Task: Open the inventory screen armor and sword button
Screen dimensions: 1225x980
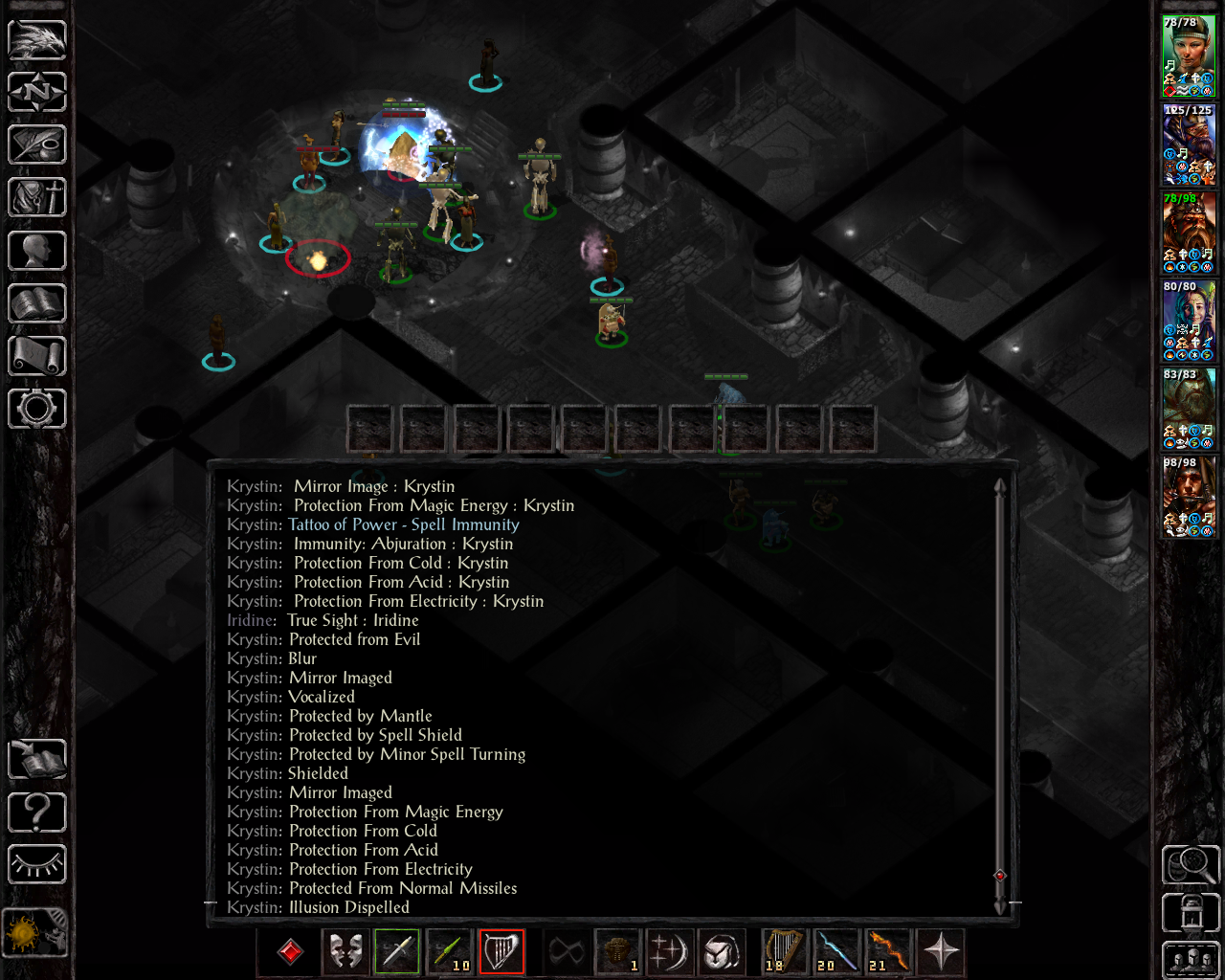Action: 37,198
